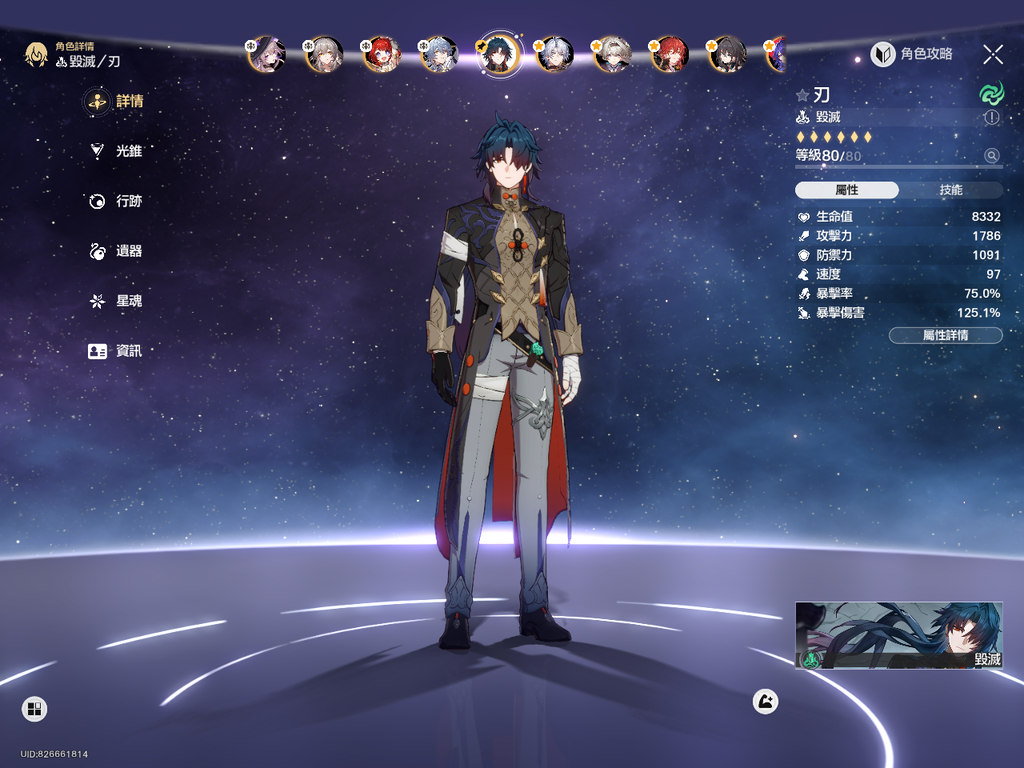Open the four-square grid menu icon

point(35,710)
